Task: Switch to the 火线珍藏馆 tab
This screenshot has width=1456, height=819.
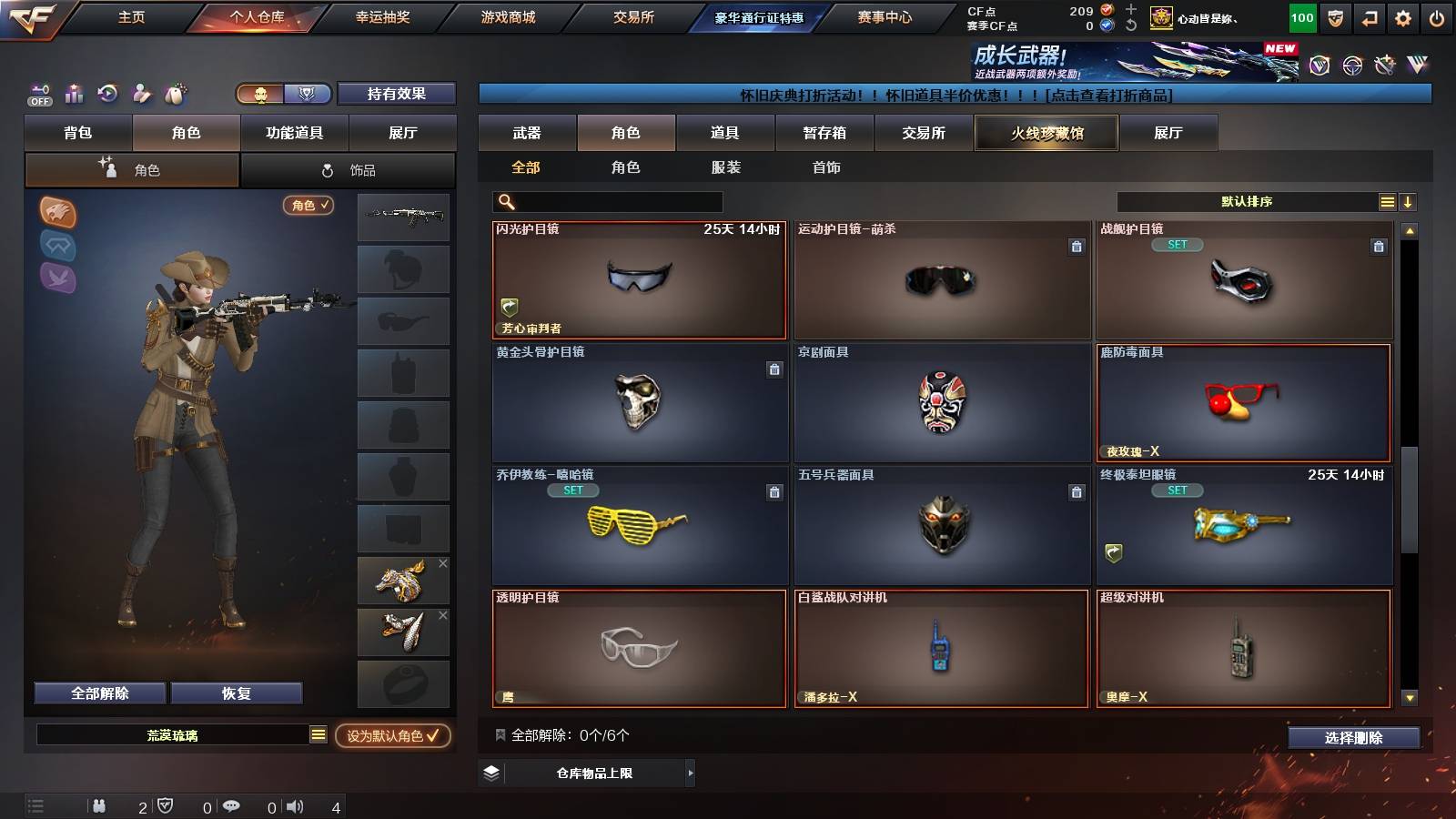Action: 1046,133
